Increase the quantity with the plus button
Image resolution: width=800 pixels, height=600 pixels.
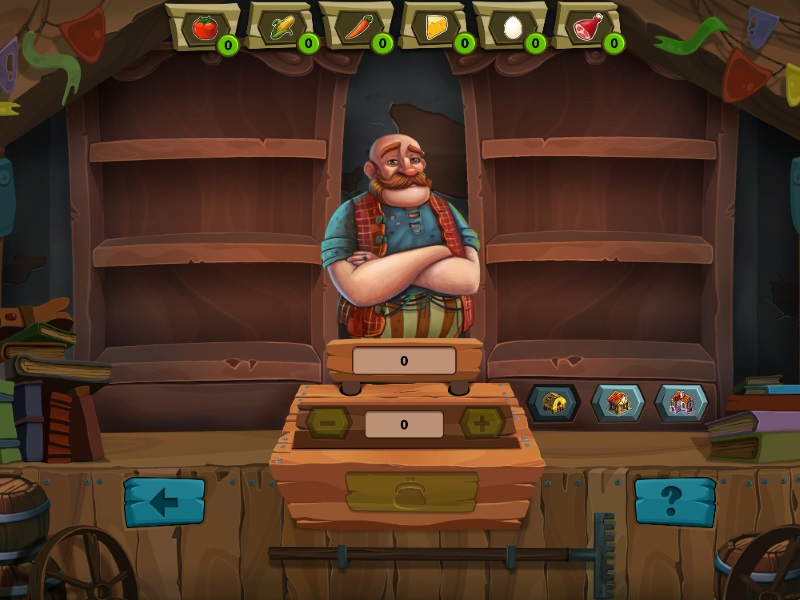pyautogui.click(x=481, y=423)
